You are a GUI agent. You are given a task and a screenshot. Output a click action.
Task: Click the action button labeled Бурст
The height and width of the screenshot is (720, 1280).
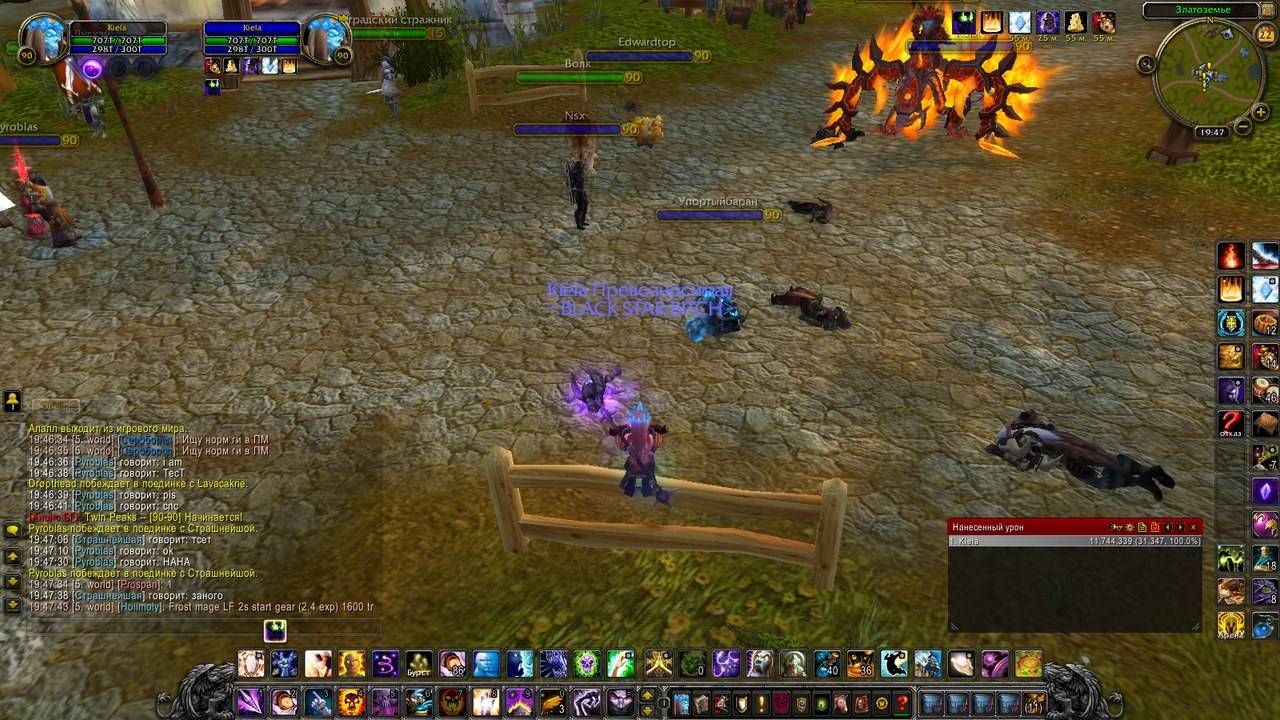coord(419,663)
